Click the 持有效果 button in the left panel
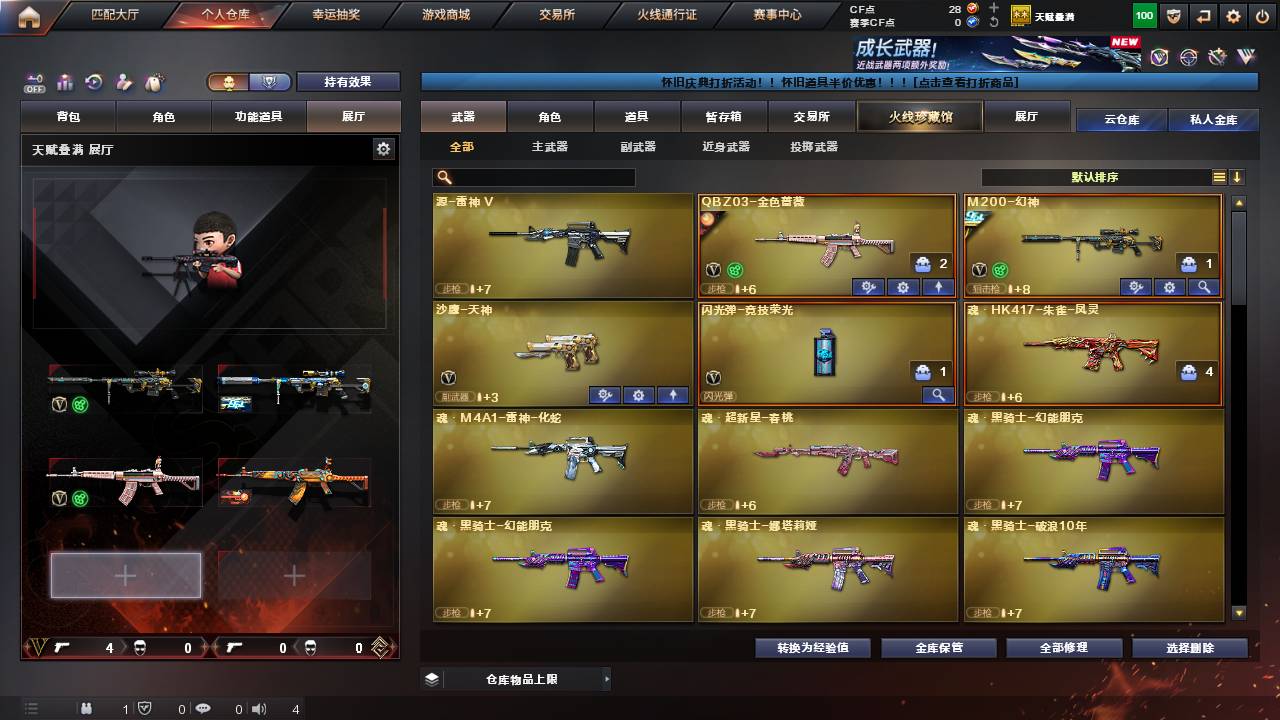The image size is (1280, 720). pyautogui.click(x=348, y=81)
